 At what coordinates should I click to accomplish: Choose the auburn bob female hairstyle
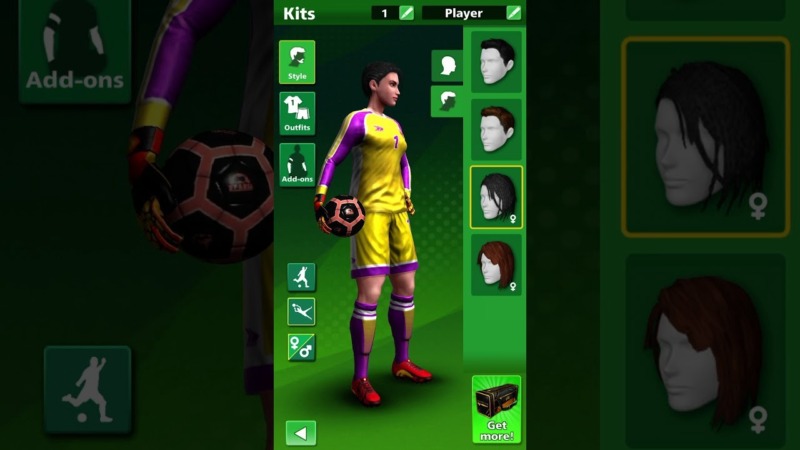(496, 265)
